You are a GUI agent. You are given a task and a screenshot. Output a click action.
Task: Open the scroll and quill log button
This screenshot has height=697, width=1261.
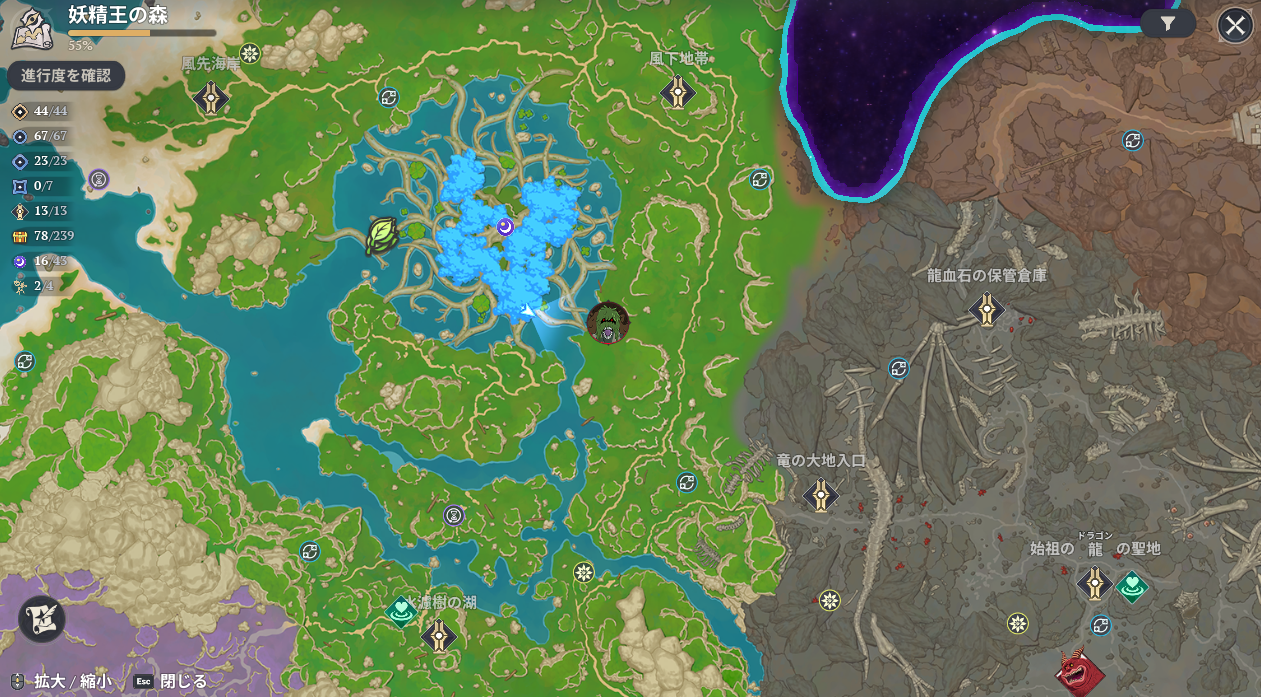42,618
